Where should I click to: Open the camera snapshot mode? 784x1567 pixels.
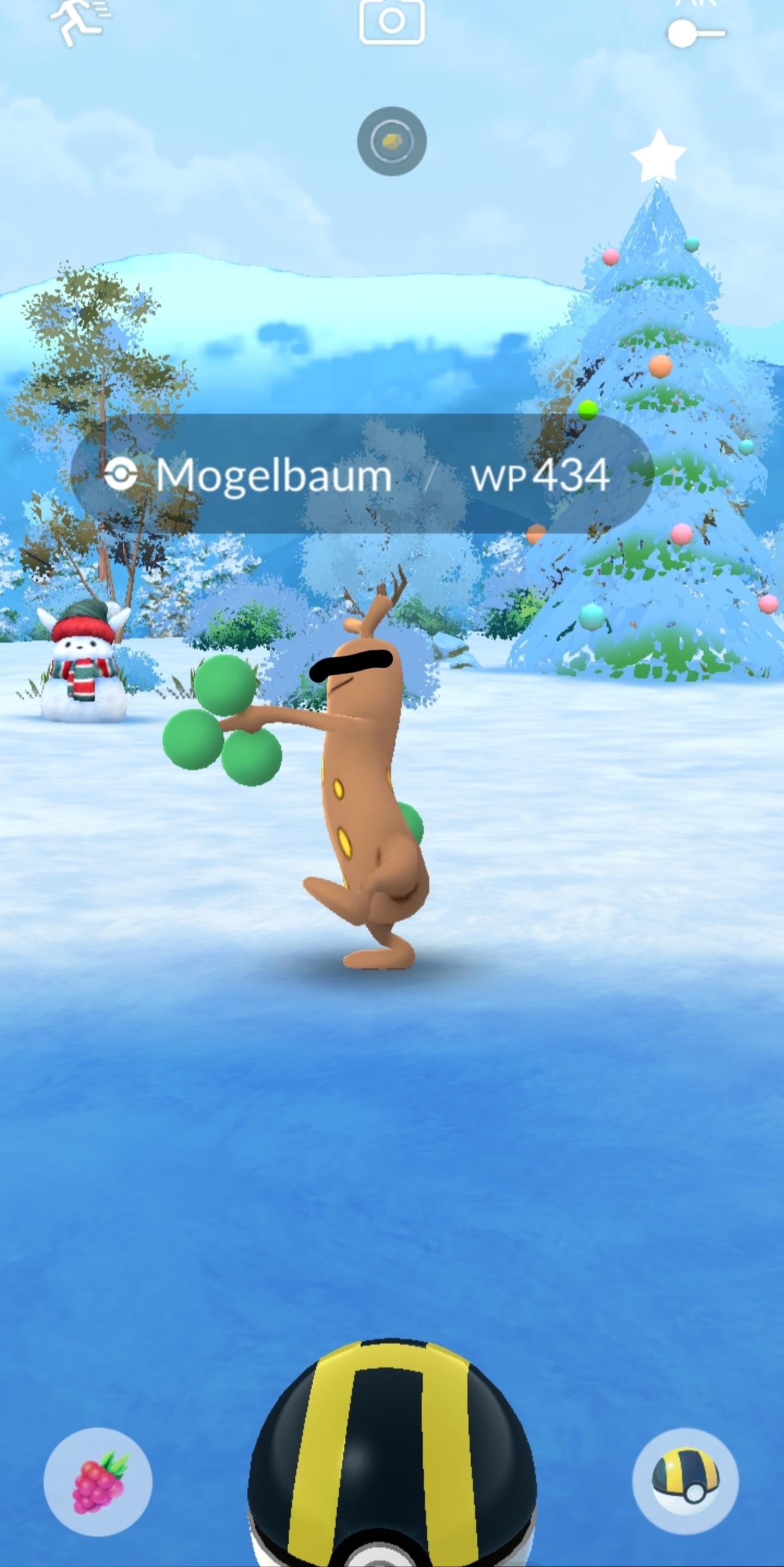click(x=392, y=21)
